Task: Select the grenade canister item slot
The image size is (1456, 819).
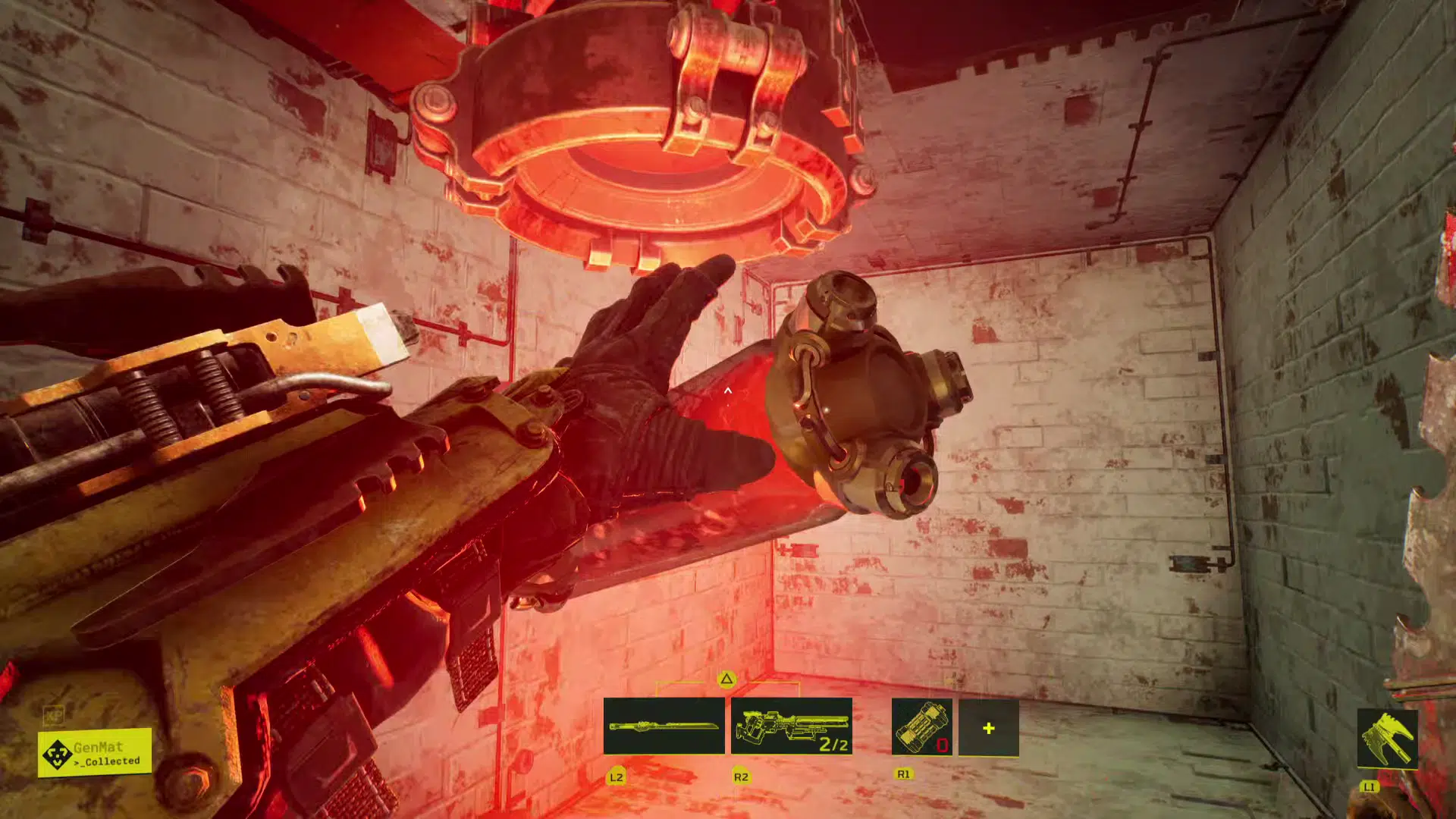Action: point(921,727)
